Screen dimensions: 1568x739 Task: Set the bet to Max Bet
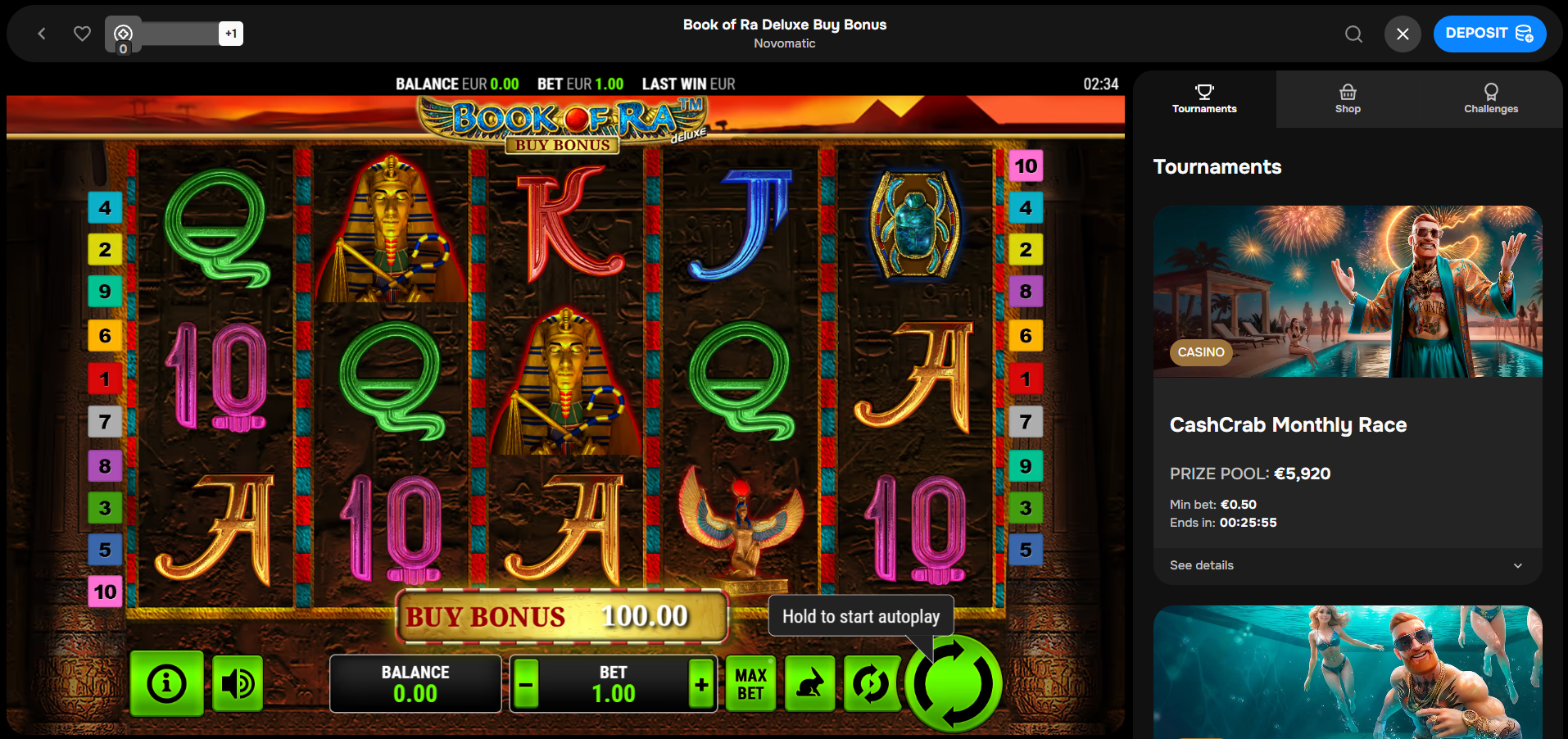tap(750, 683)
